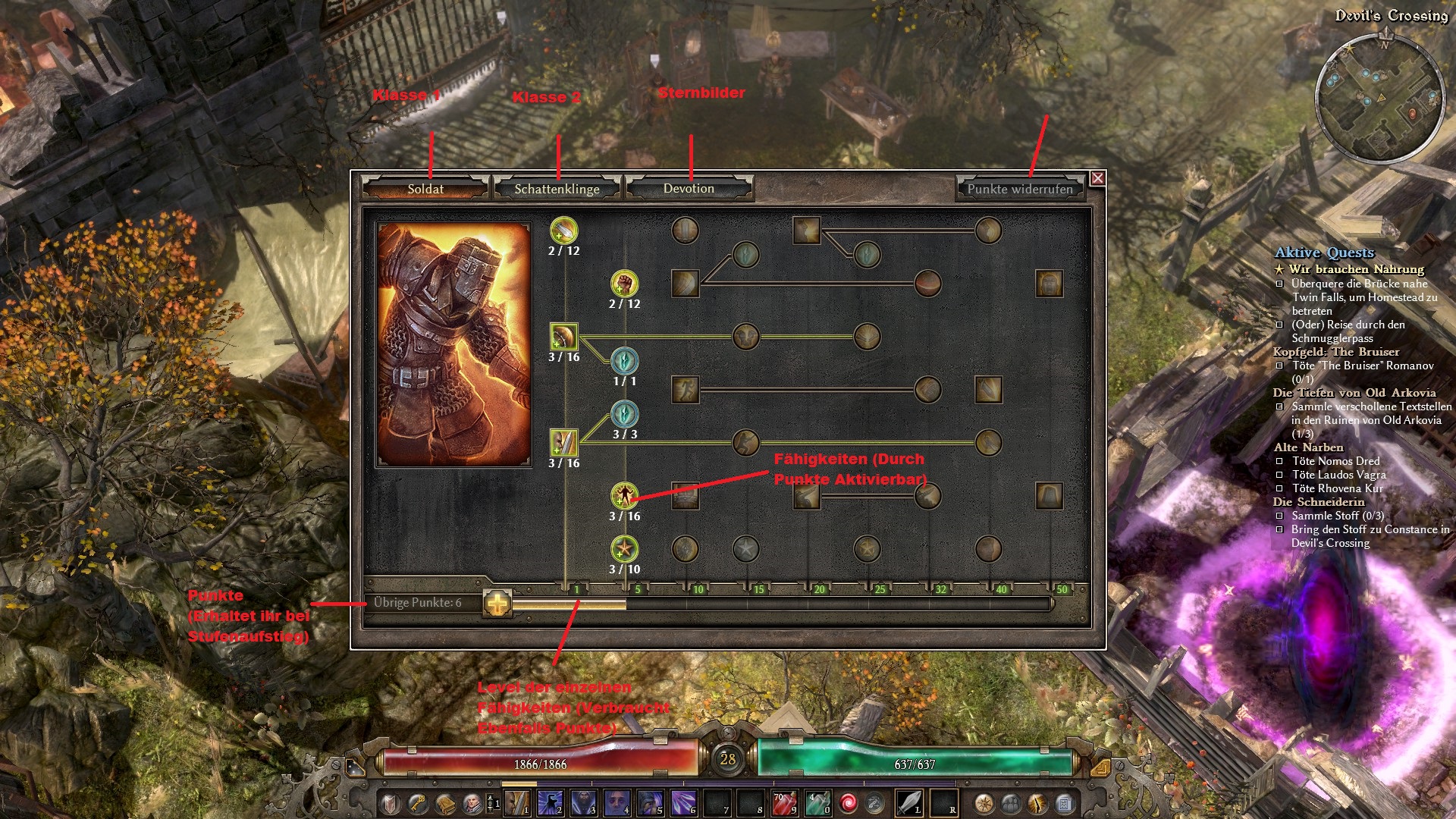Upgrade the fist skill at 2/12

(624, 284)
